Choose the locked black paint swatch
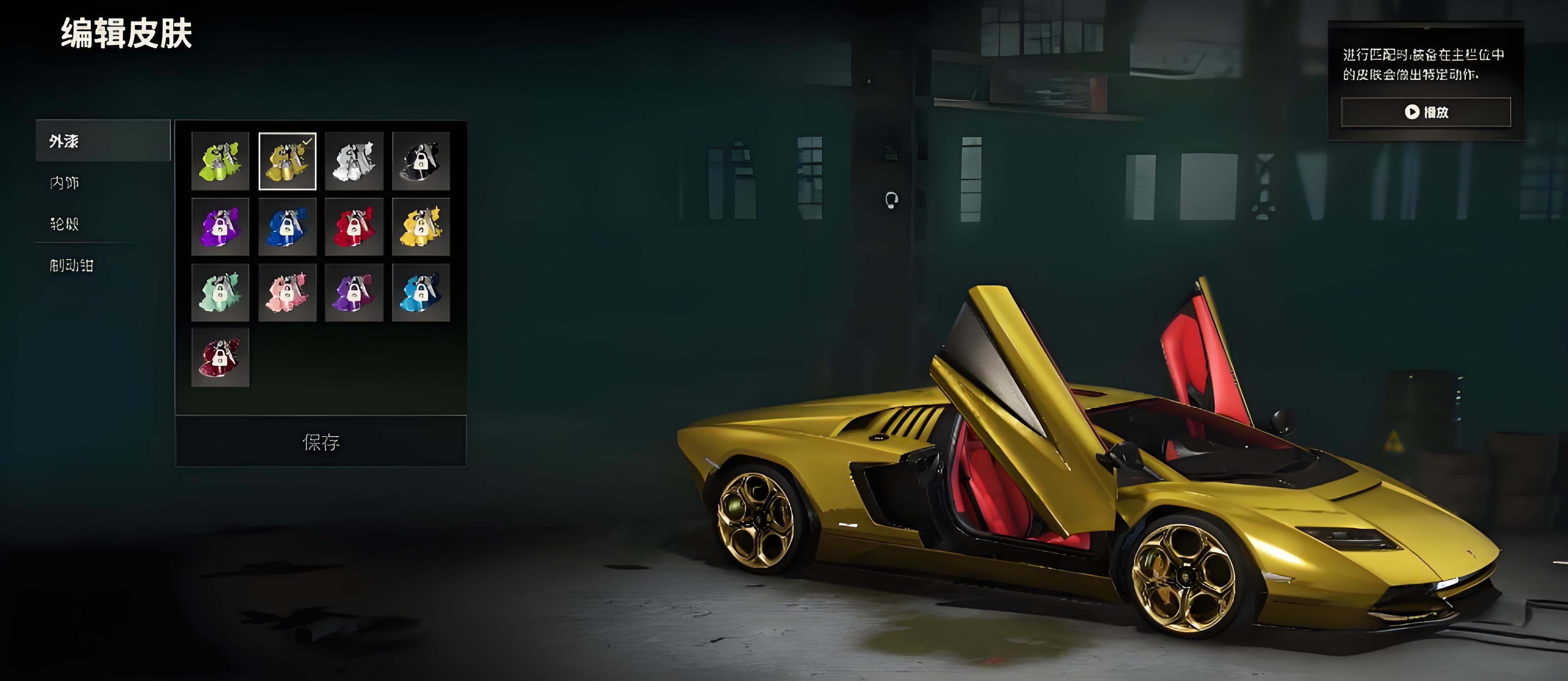1568x681 pixels. pyautogui.click(x=421, y=161)
